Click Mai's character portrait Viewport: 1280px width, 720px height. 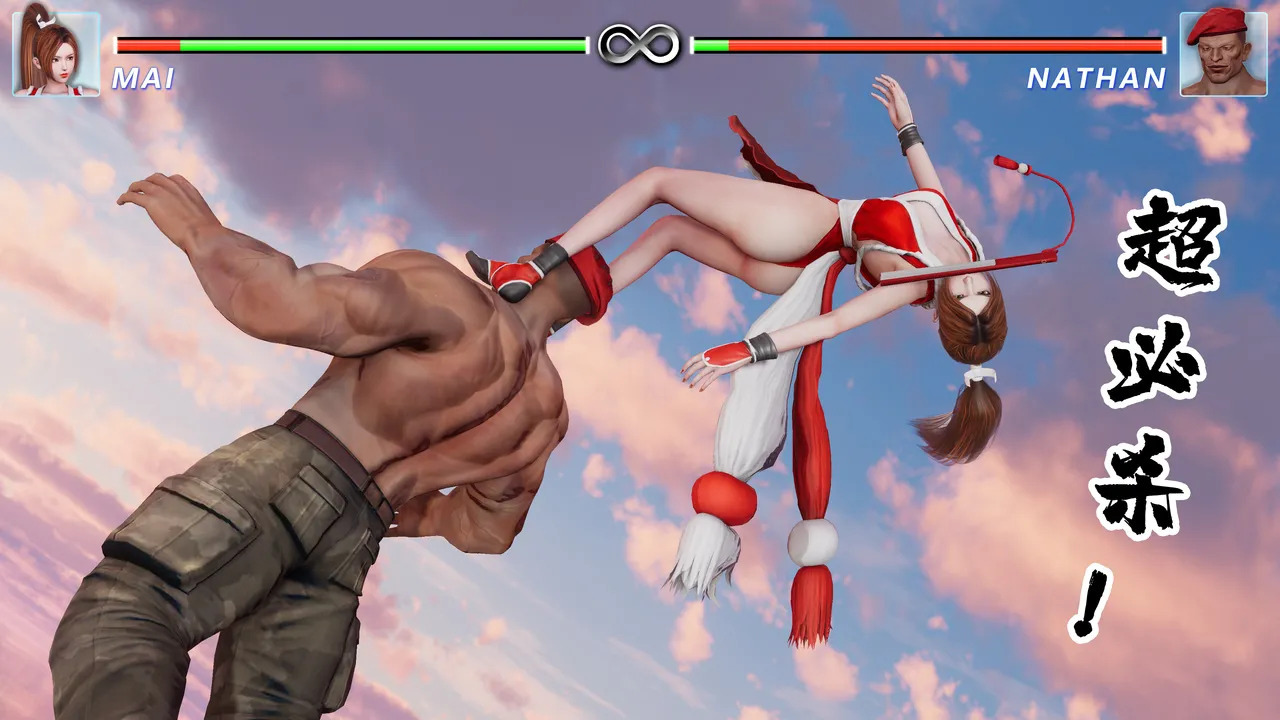(x=56, y=54)
